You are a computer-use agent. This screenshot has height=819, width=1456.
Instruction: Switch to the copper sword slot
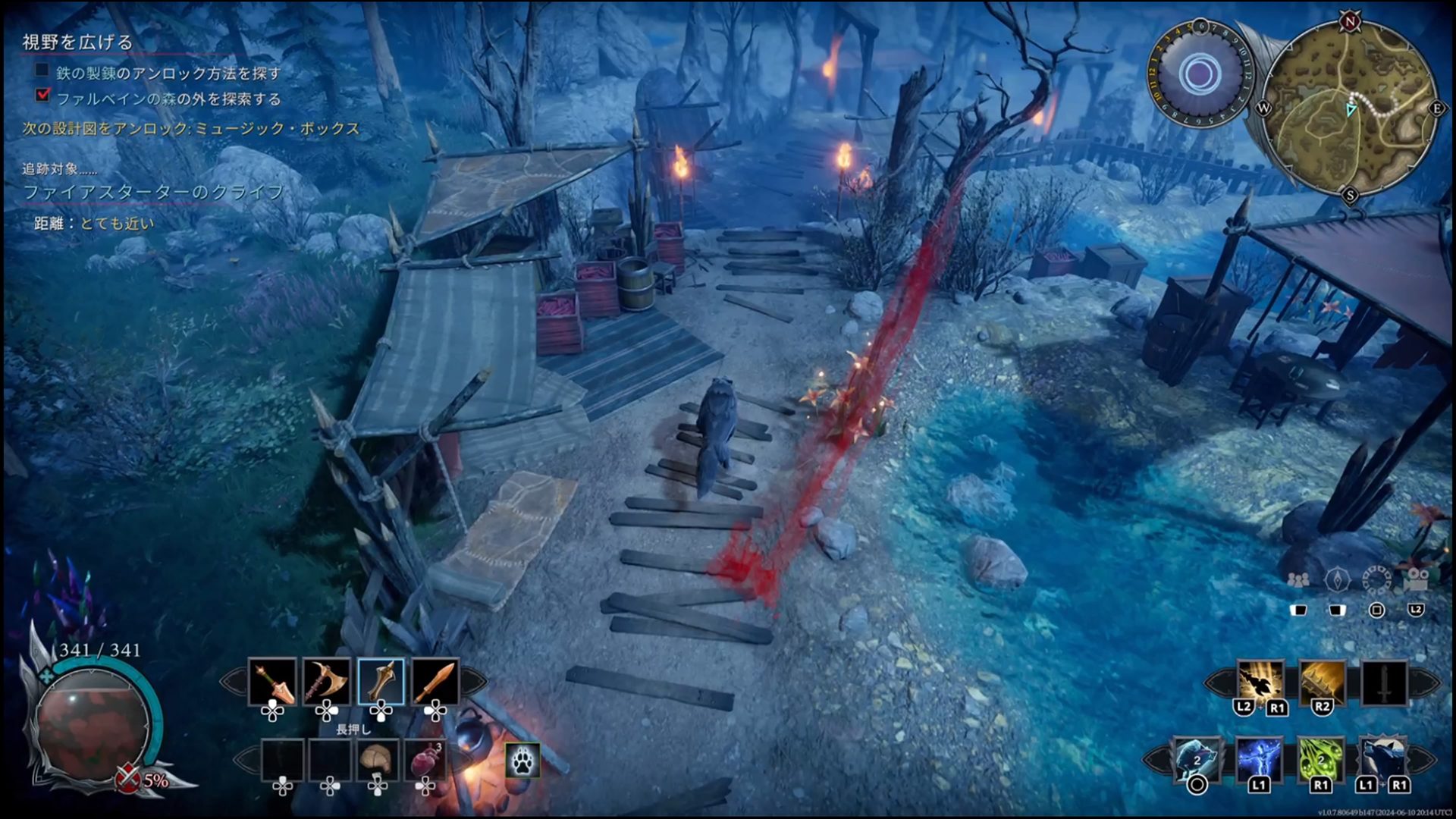[435, 682]
